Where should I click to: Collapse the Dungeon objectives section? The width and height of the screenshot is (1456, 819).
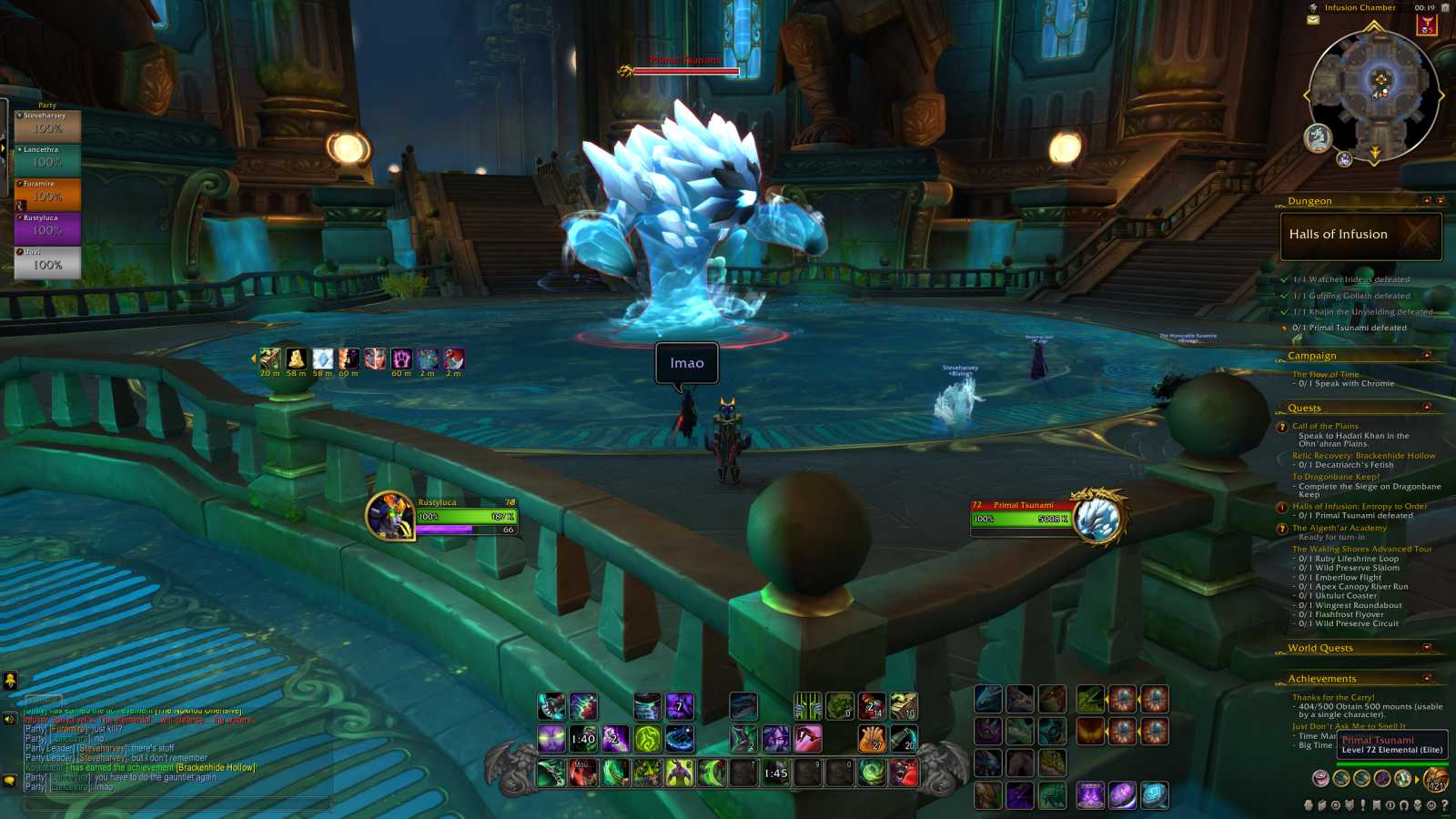click(1426, 201)
